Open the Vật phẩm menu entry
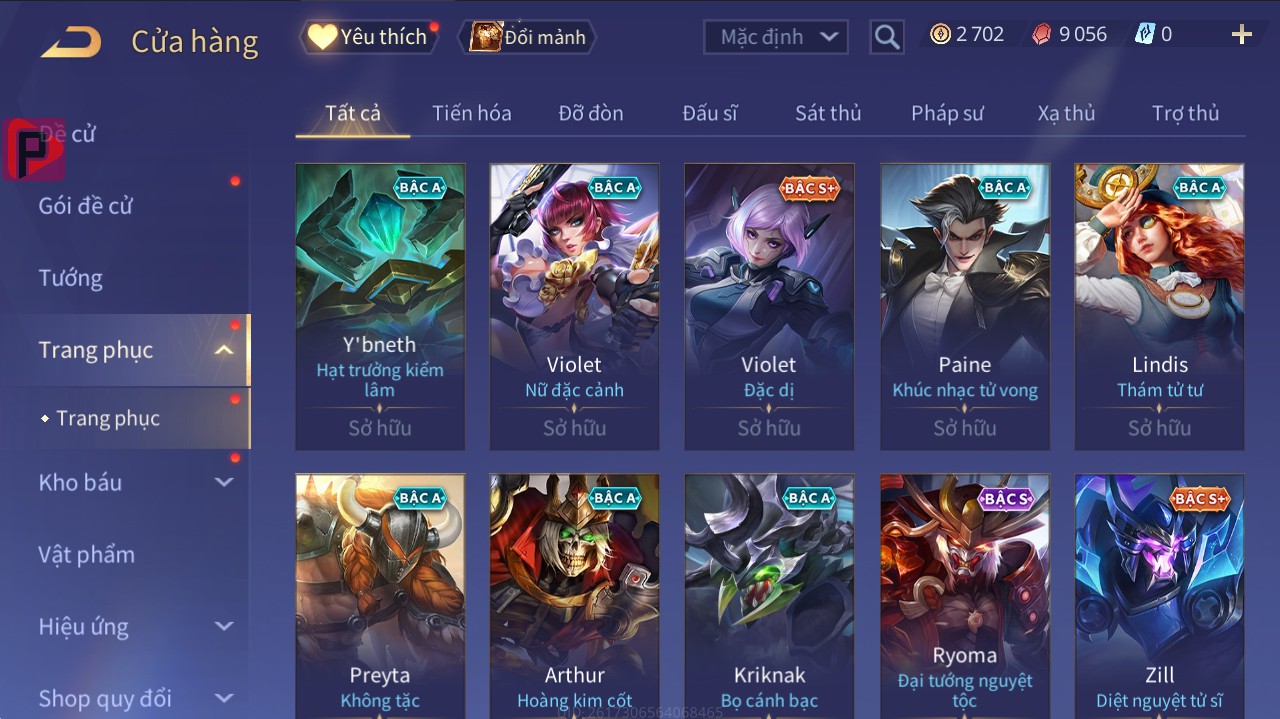1280x719 pixels. coord(86,554)
